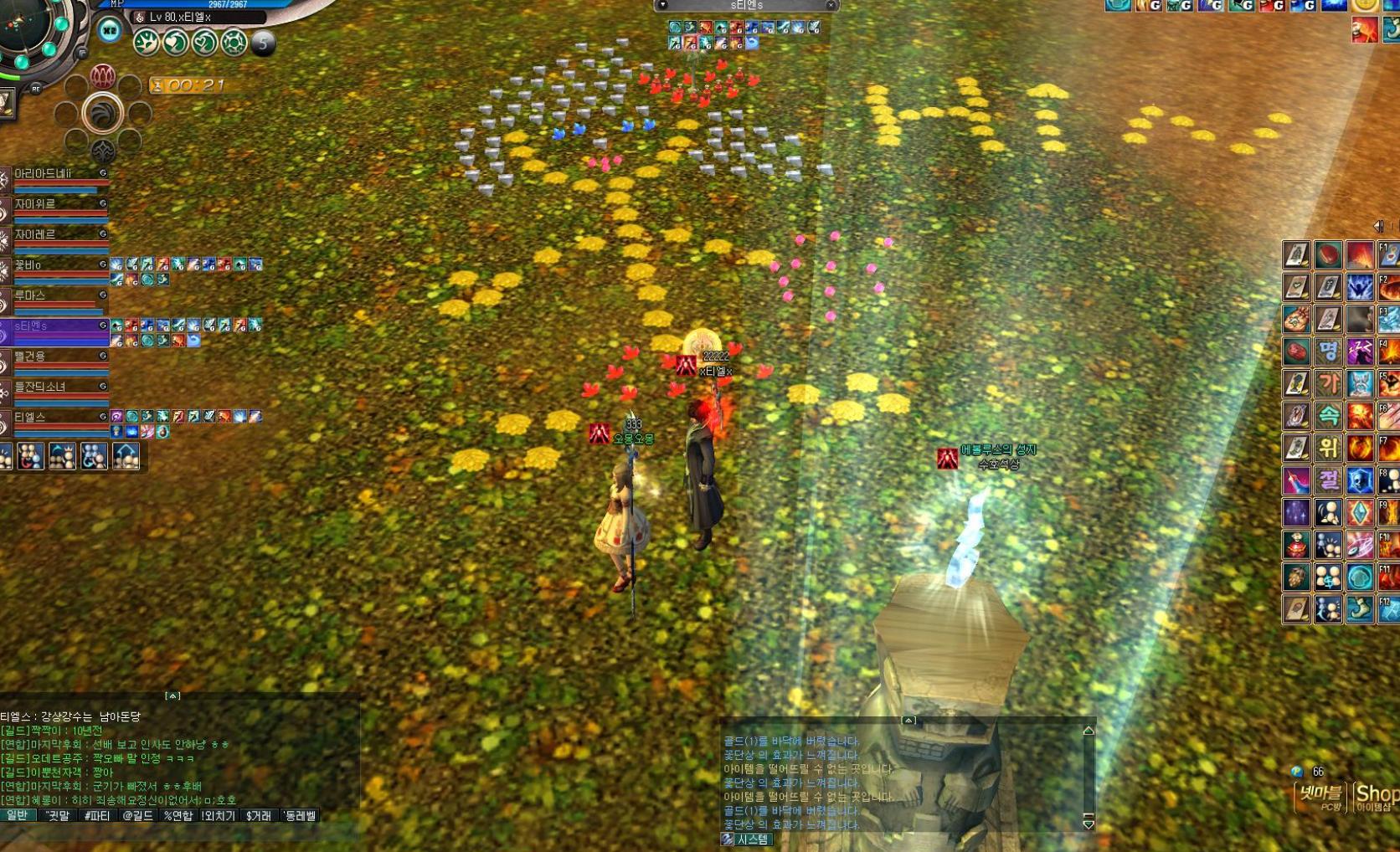Expand the system message window arrow
The height and width of the screenshot is (852, 1400).
[908, 718]
